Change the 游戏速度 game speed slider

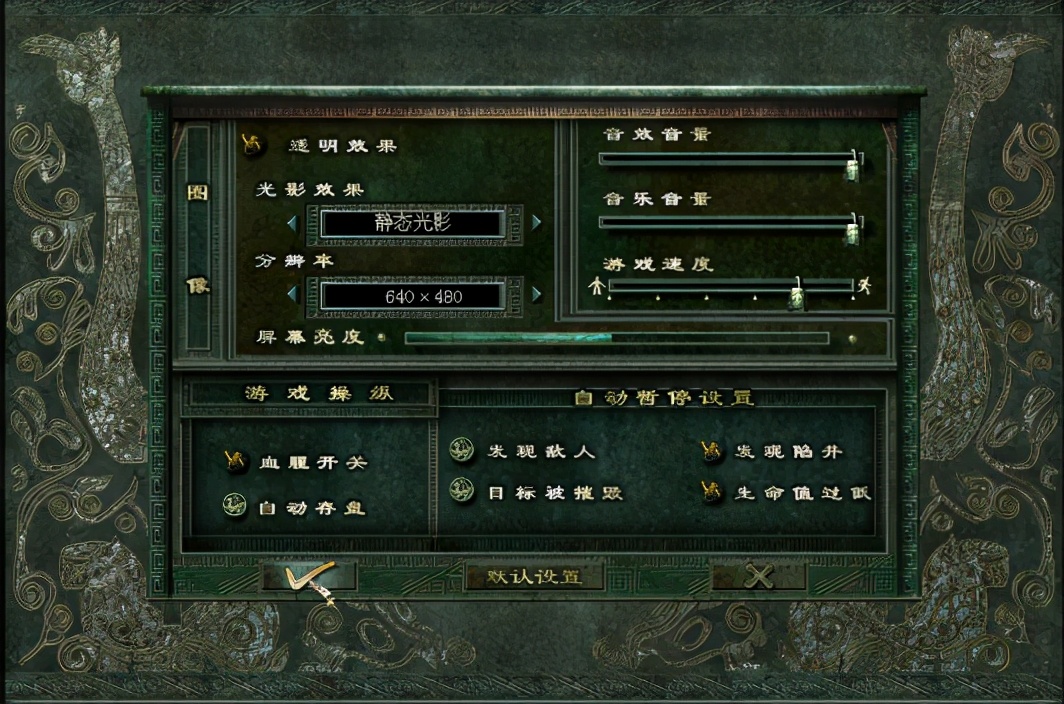coord(797,293)
